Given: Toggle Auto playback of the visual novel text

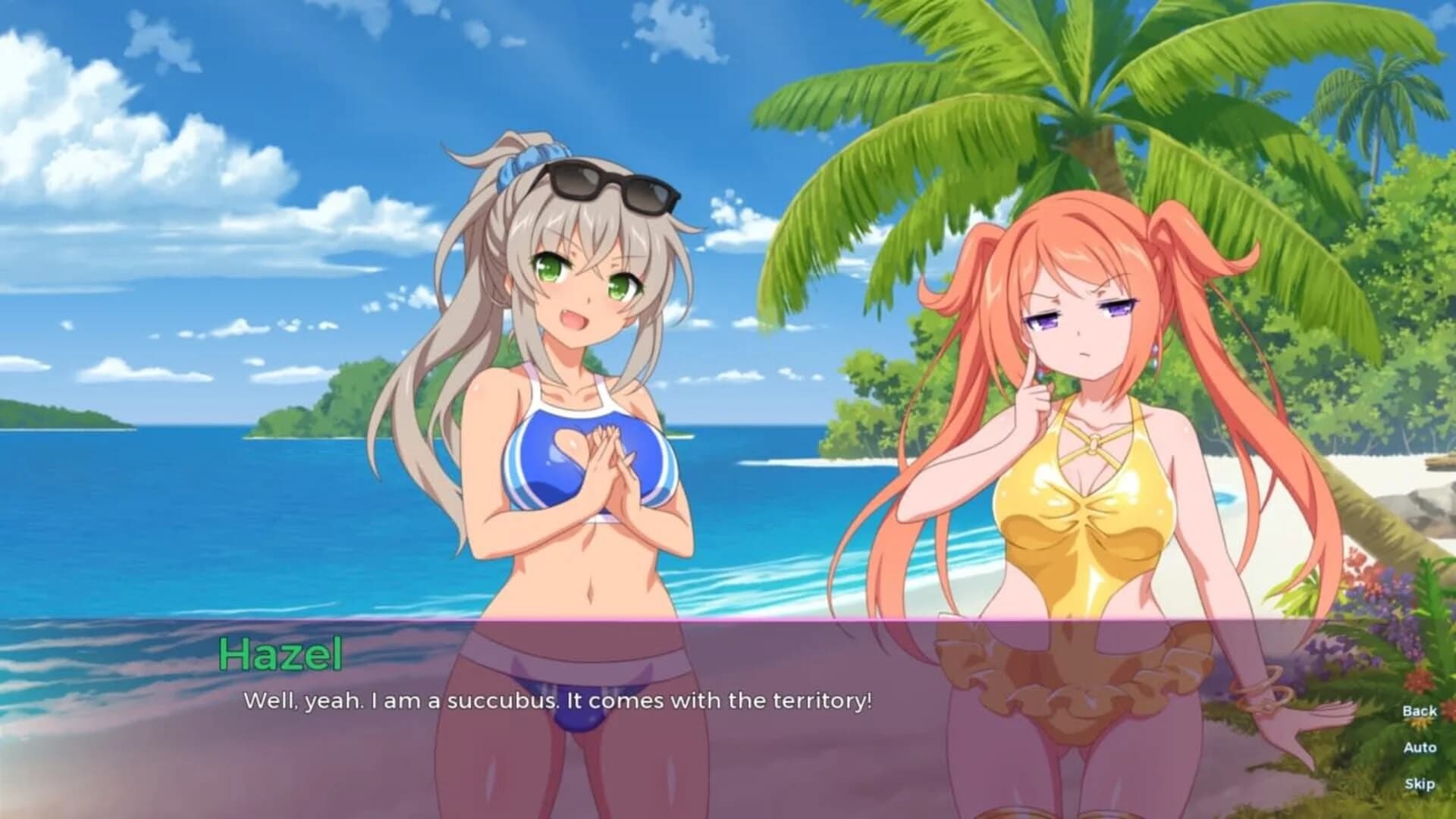Looking at the screenshot, I should pos(1419,746).
